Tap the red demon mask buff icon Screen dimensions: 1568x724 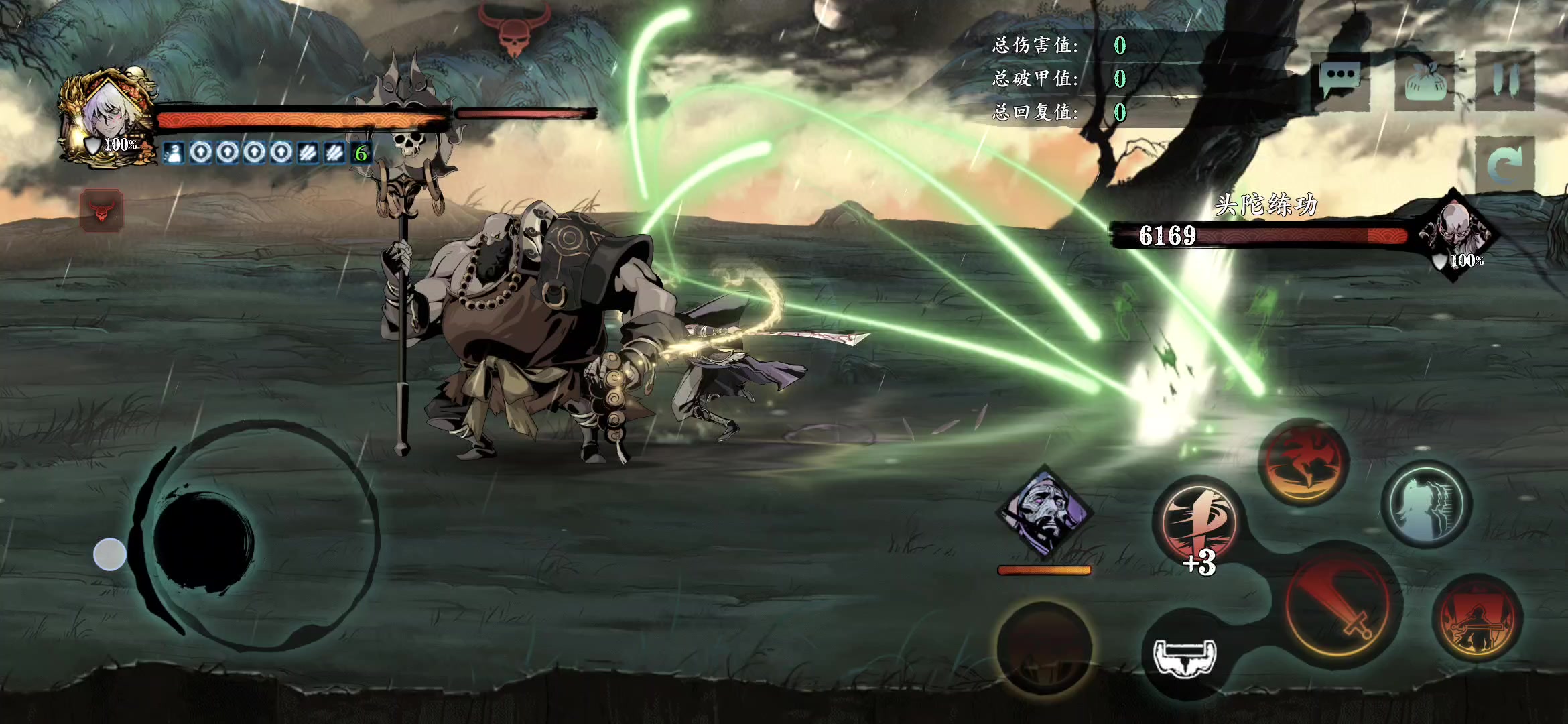[102, 211]
